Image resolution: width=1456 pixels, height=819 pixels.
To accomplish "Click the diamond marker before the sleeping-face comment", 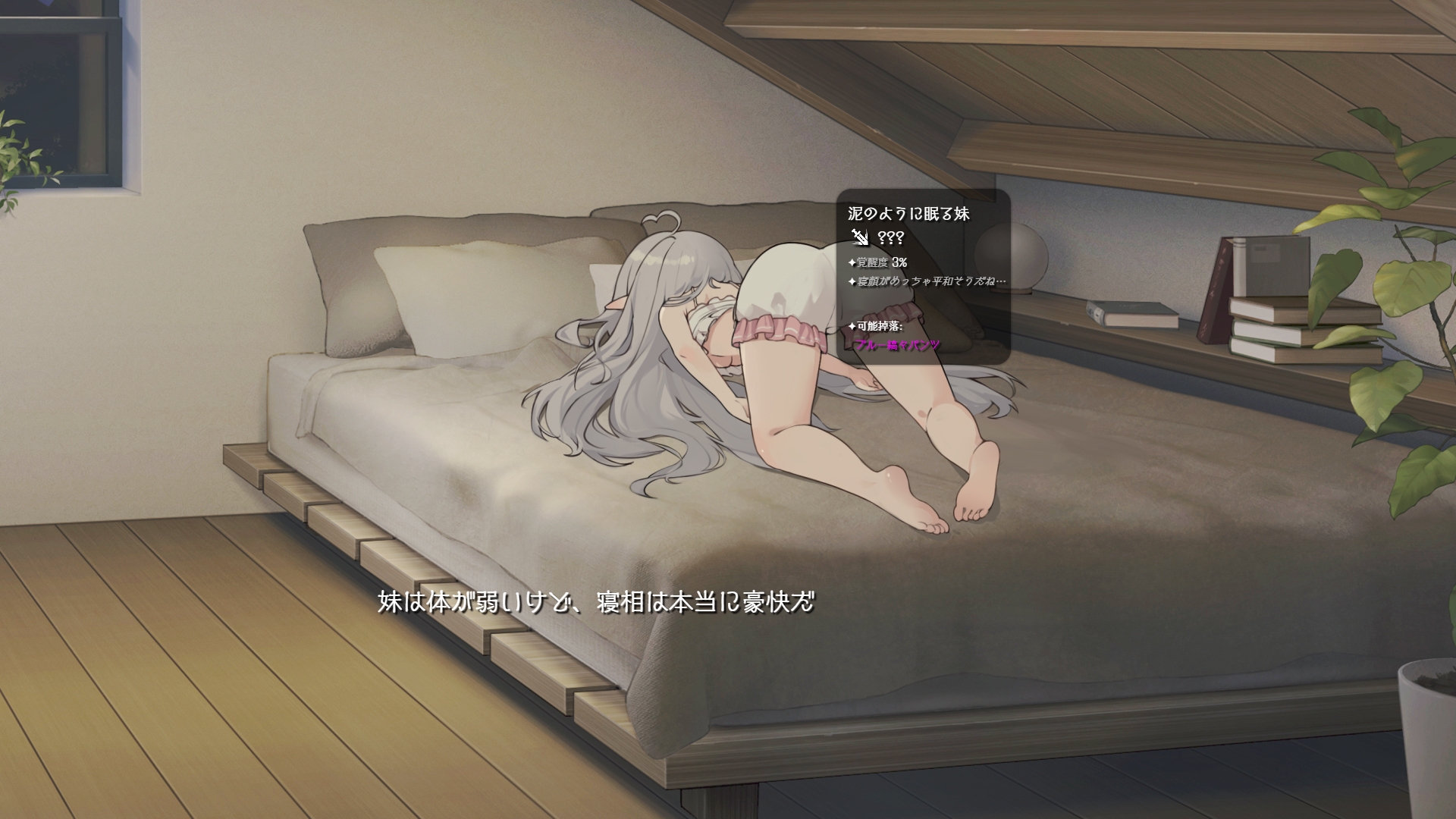I will pos(852,281).
